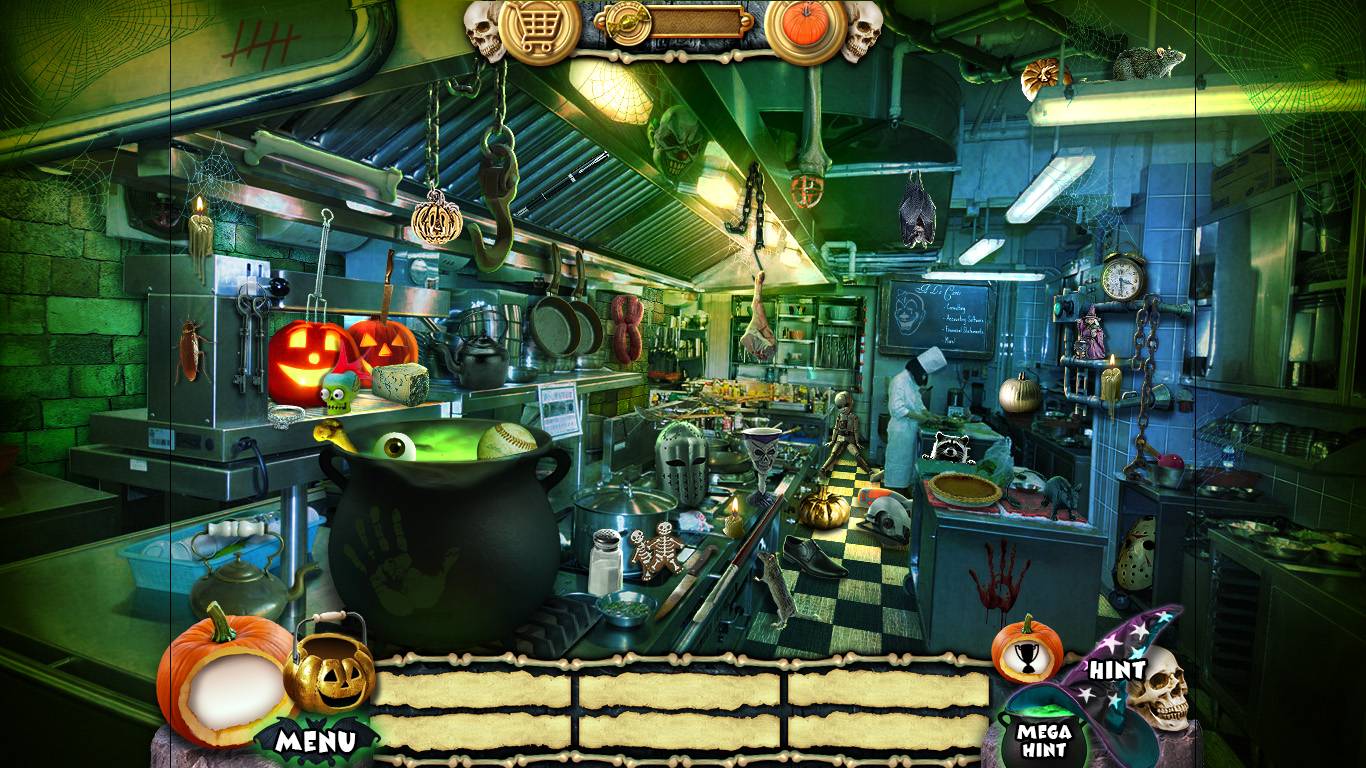Select the golden jack-o'-lantern pail
Image resolution: width=1366 pixels, height=768 pixels.
[x=329, y=675]
